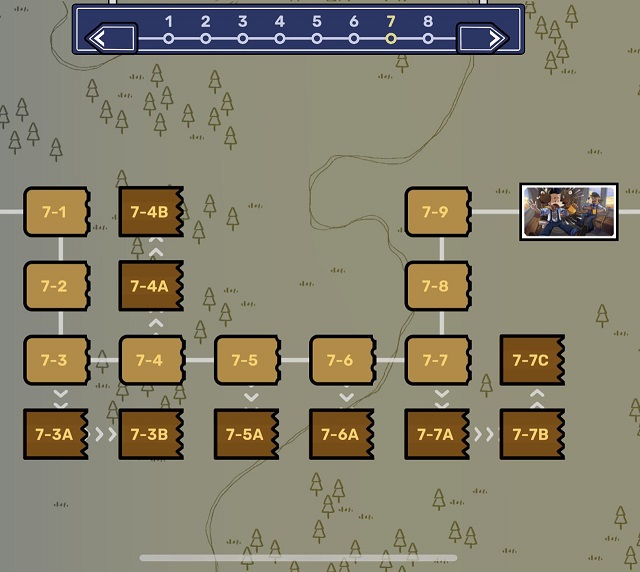Select level 7-2
The width and height of the screenshot is (640, 572).
click(x=56, y=286)
